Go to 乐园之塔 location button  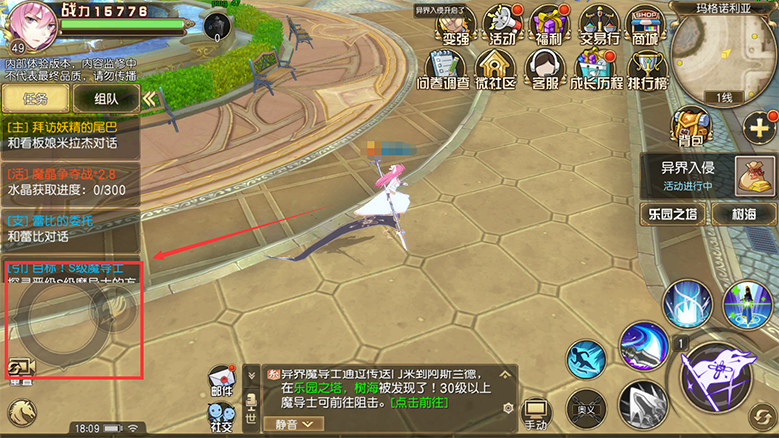[x=672, y=213]
